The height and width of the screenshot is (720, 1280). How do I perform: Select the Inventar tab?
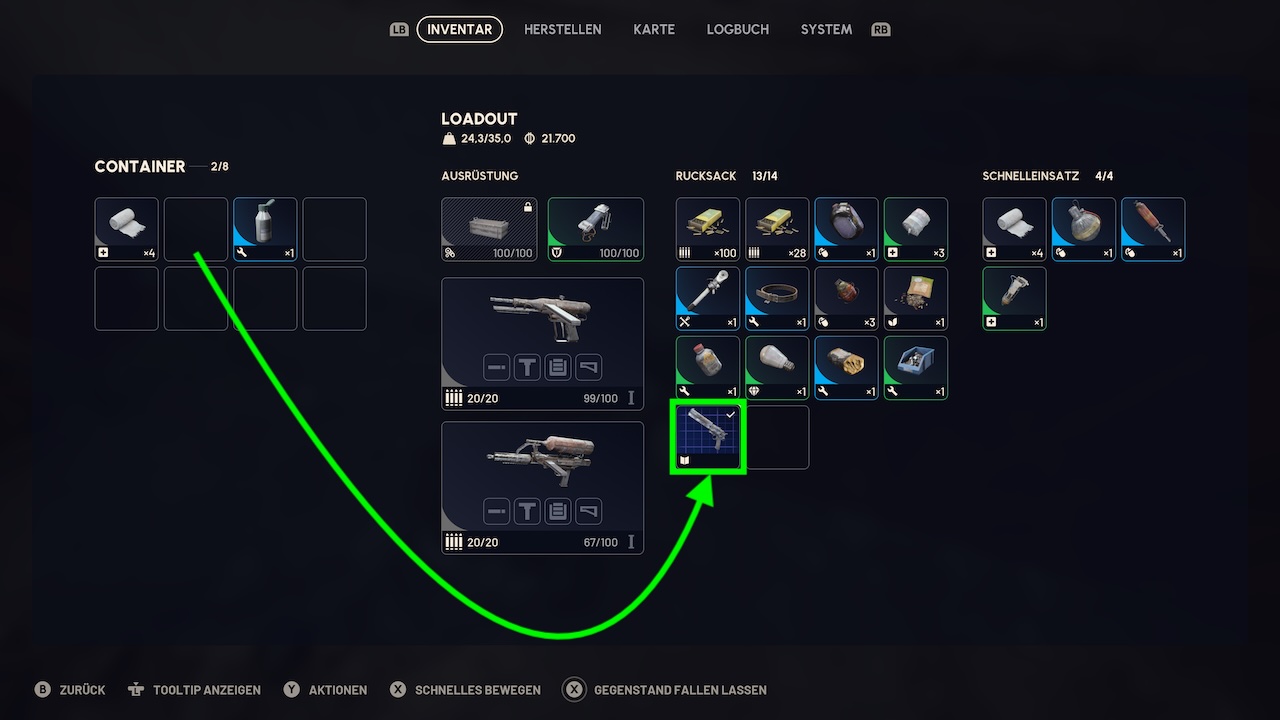[x=459, y=30]
